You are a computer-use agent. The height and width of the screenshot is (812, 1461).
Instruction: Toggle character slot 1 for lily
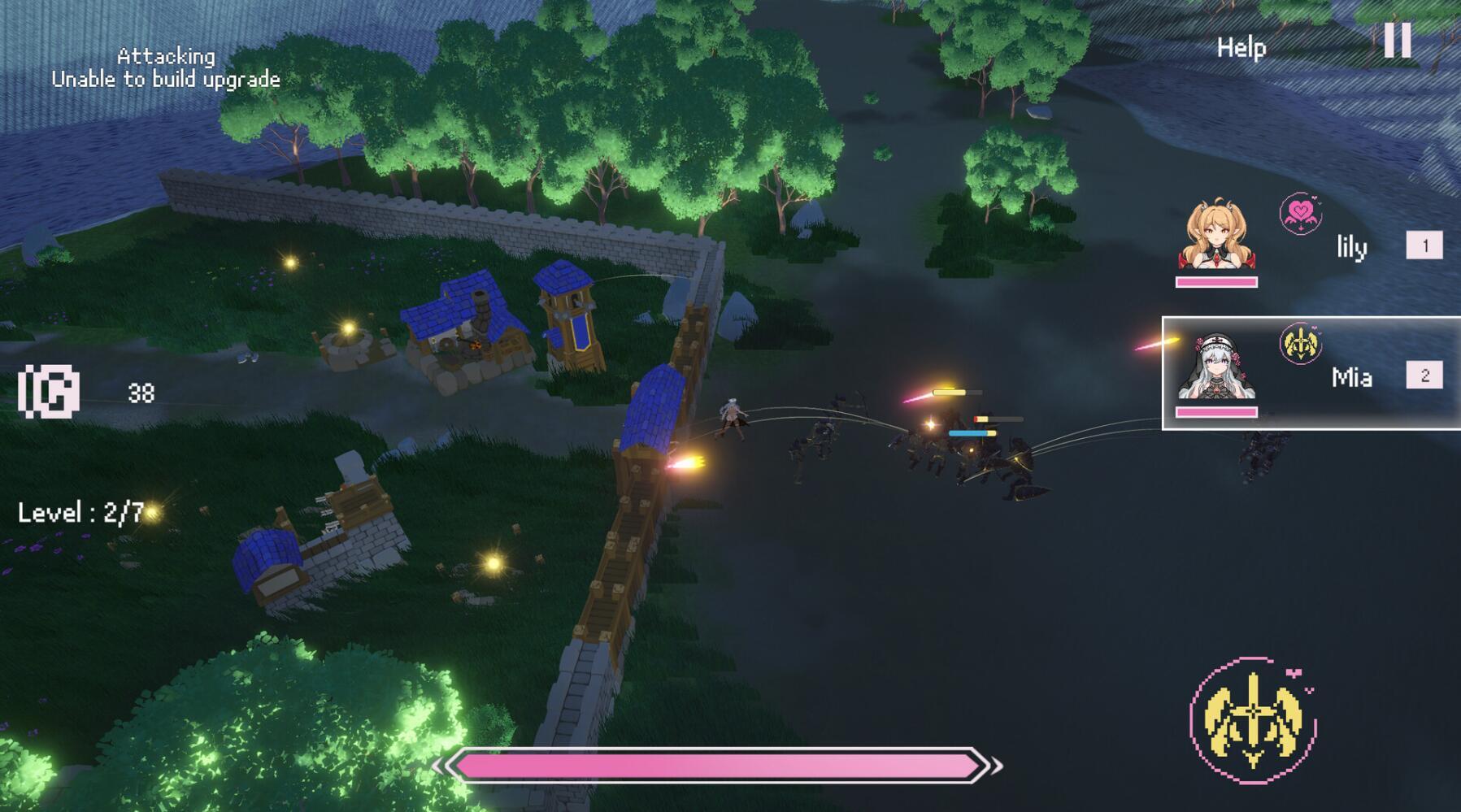[1424, 243]
